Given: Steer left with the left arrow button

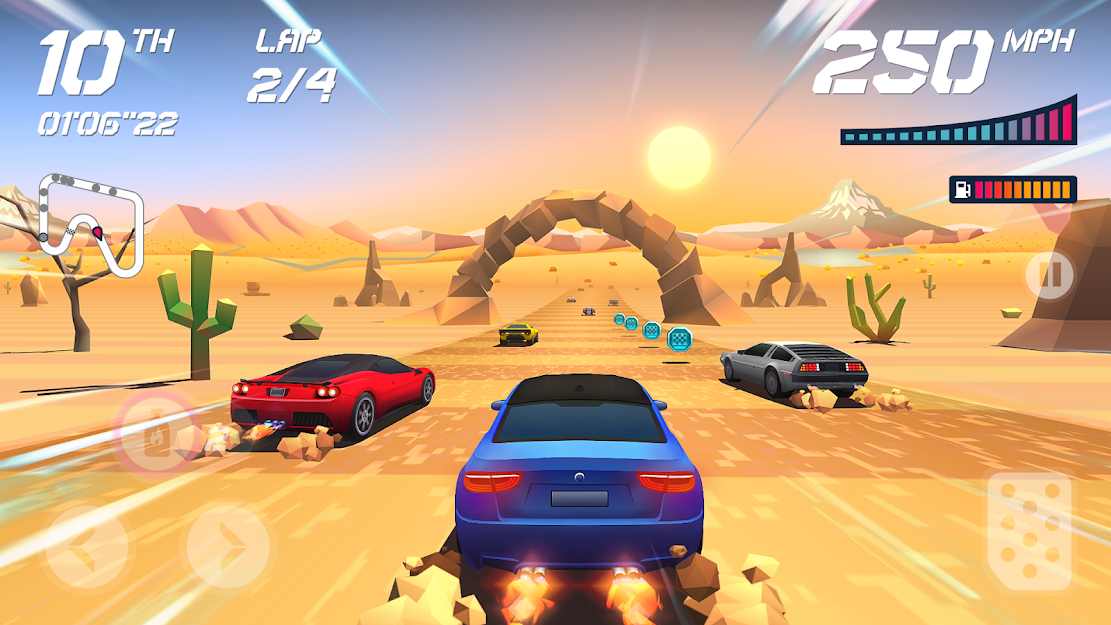Looking at the screenshot, I should click(87, 546).
